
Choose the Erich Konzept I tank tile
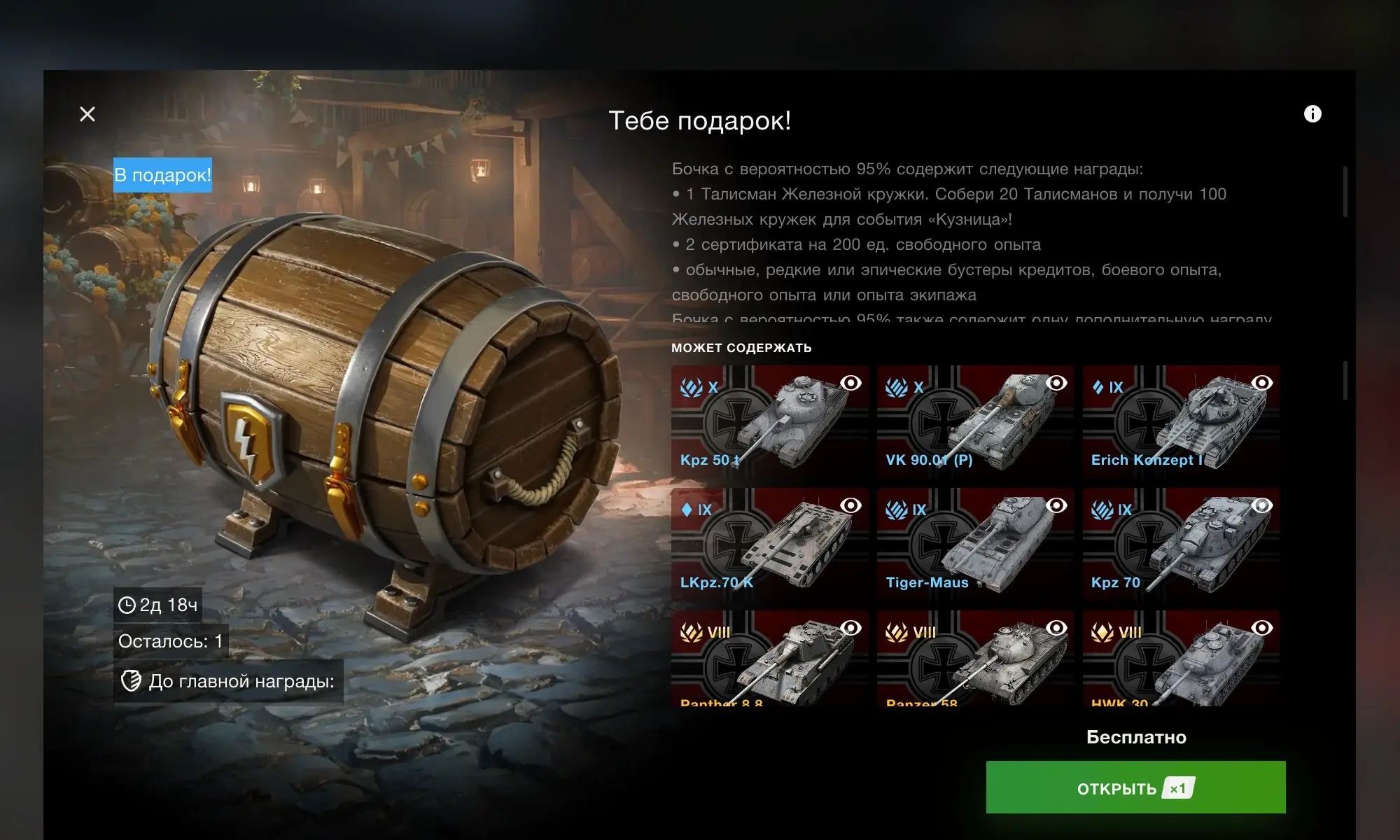point(1180,422)
